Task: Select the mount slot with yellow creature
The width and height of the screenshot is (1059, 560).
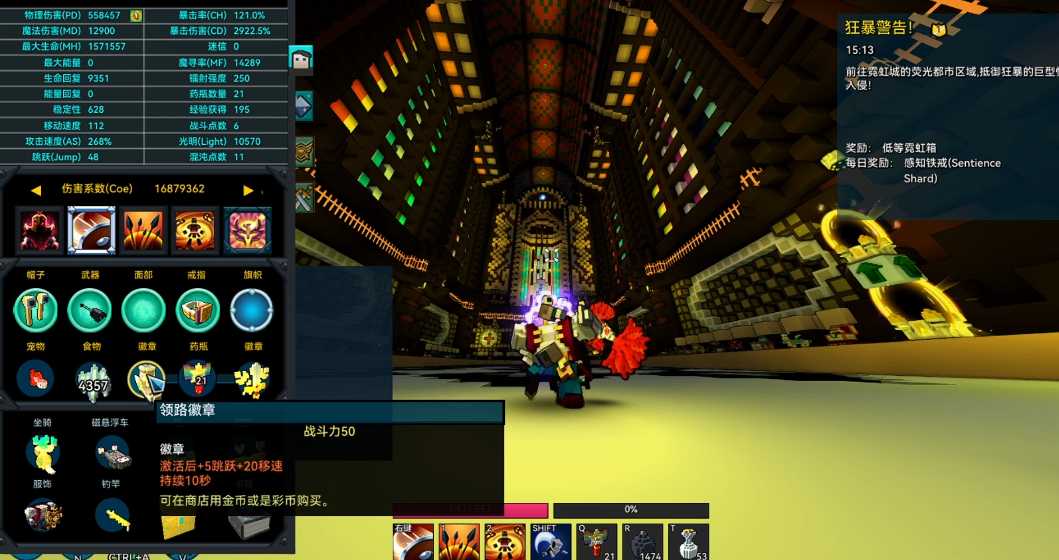Action: pos(43,452)
